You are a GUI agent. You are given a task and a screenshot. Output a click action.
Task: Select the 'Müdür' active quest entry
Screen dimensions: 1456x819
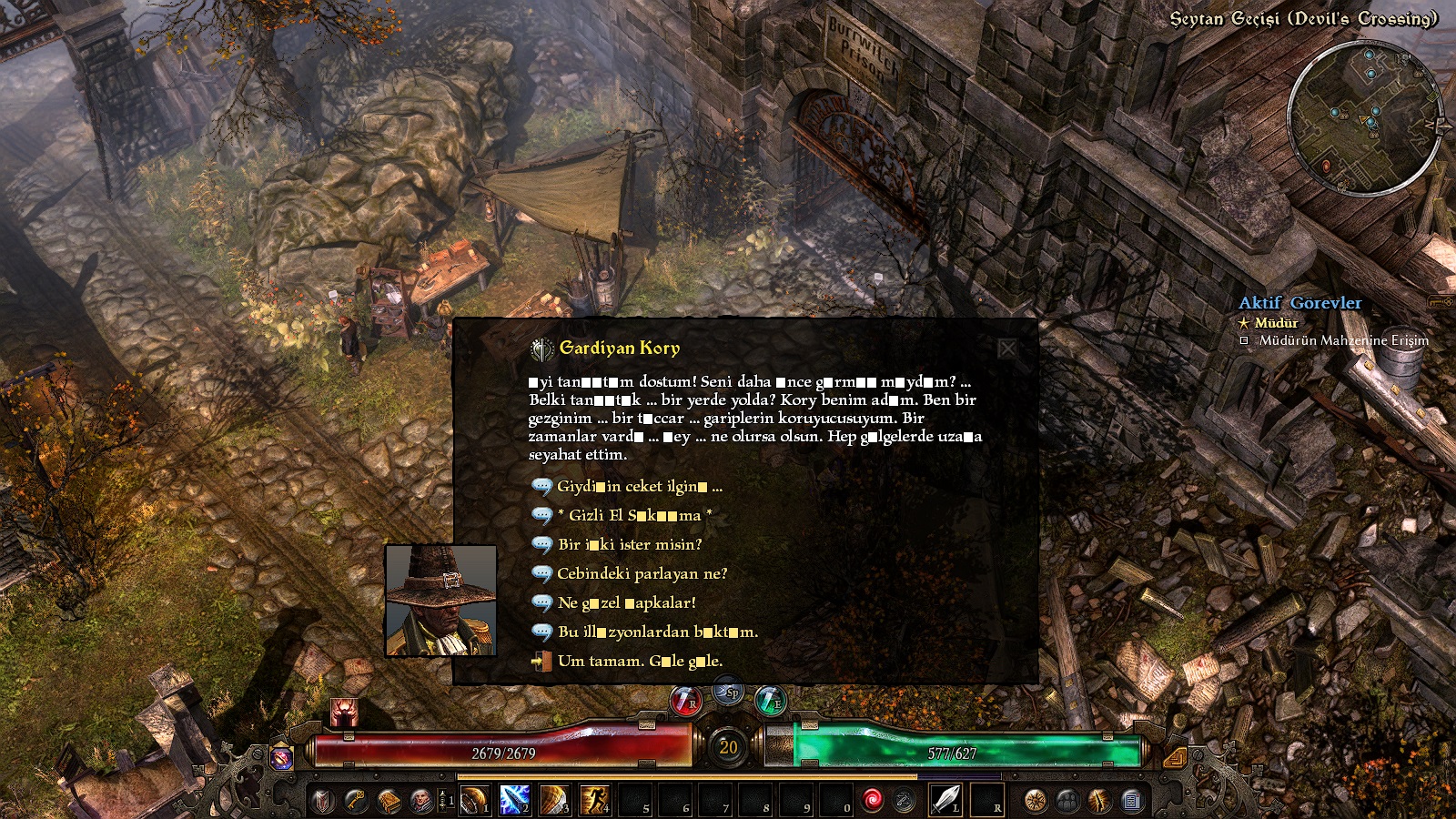1276,323
